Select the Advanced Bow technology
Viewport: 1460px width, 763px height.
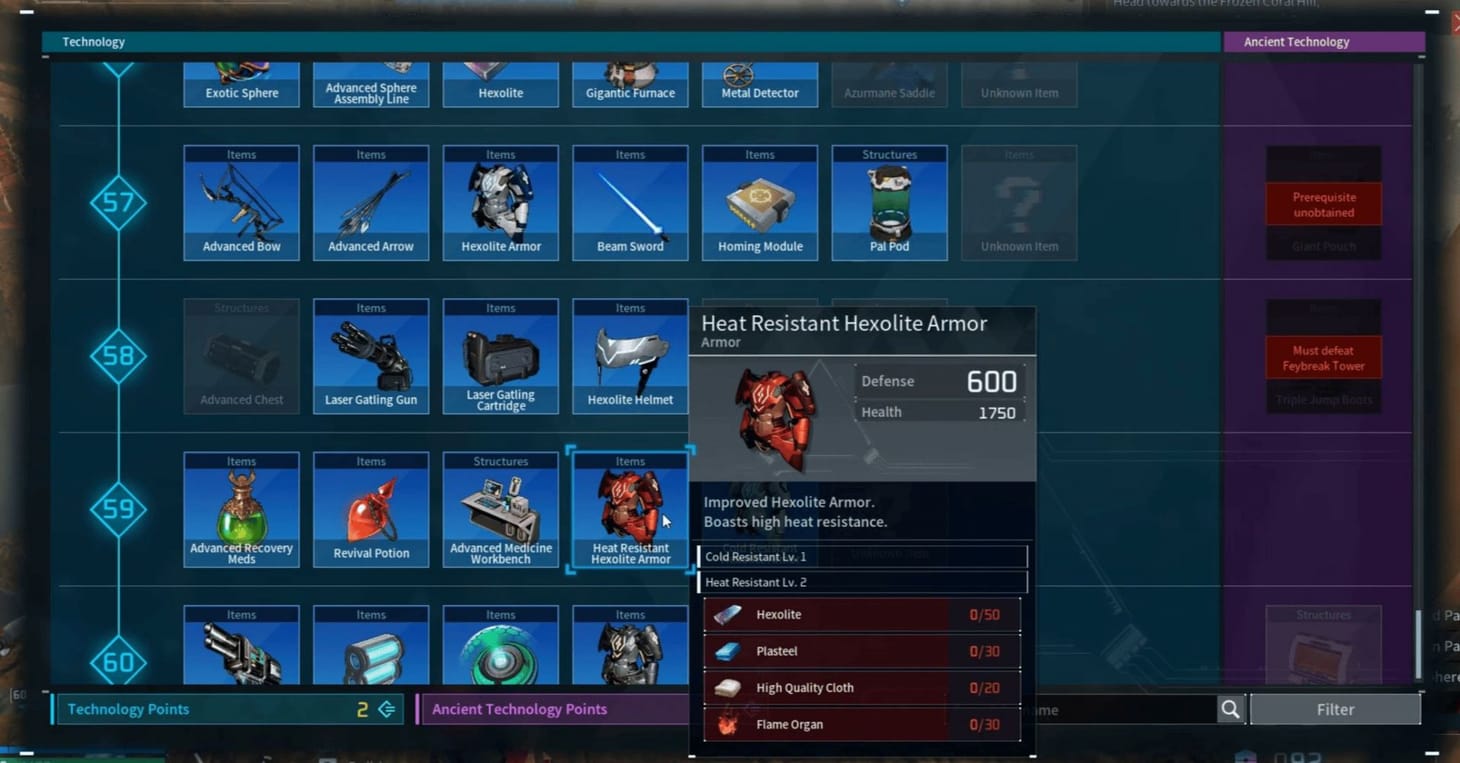point(241,200)
